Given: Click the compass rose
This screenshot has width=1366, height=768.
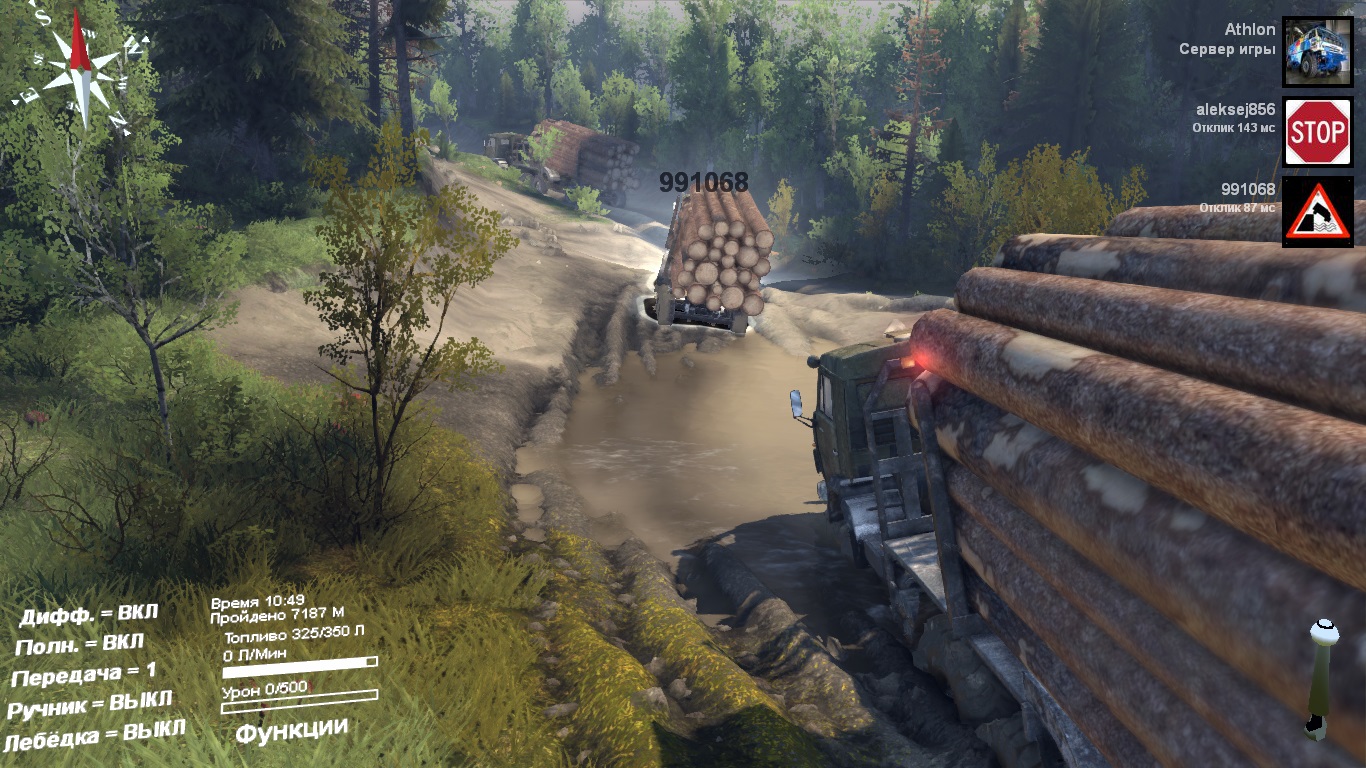Looking at the screenshot, I should click(80, 66).
